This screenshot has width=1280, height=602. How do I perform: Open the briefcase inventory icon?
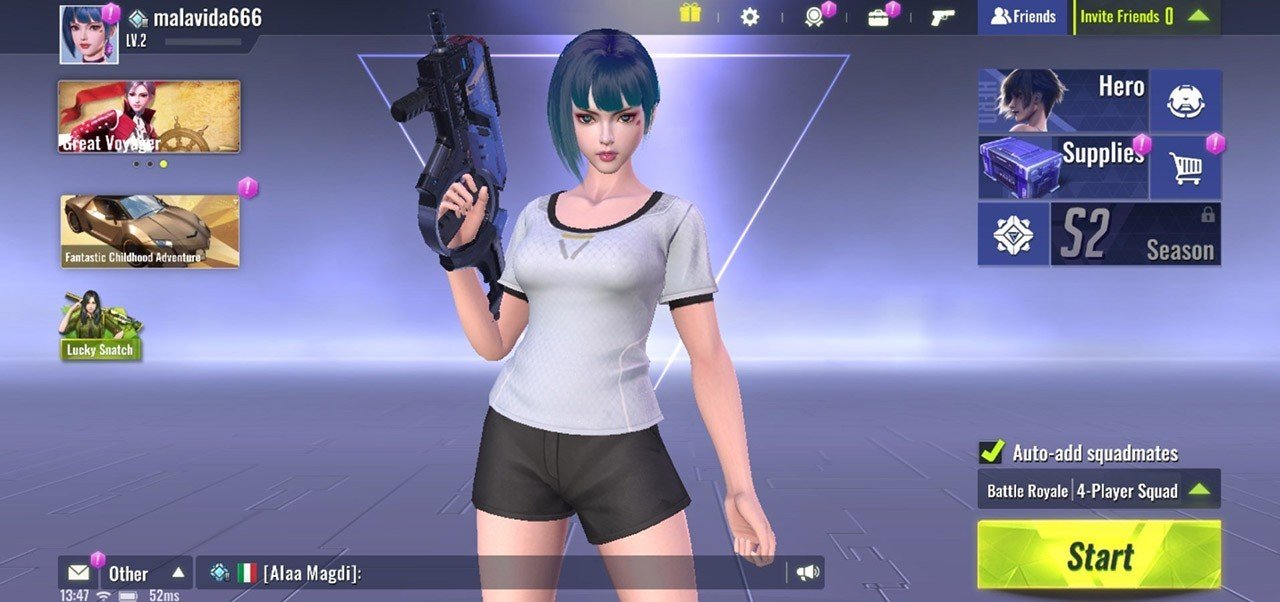pyautogui.click(x=878, y=17)
